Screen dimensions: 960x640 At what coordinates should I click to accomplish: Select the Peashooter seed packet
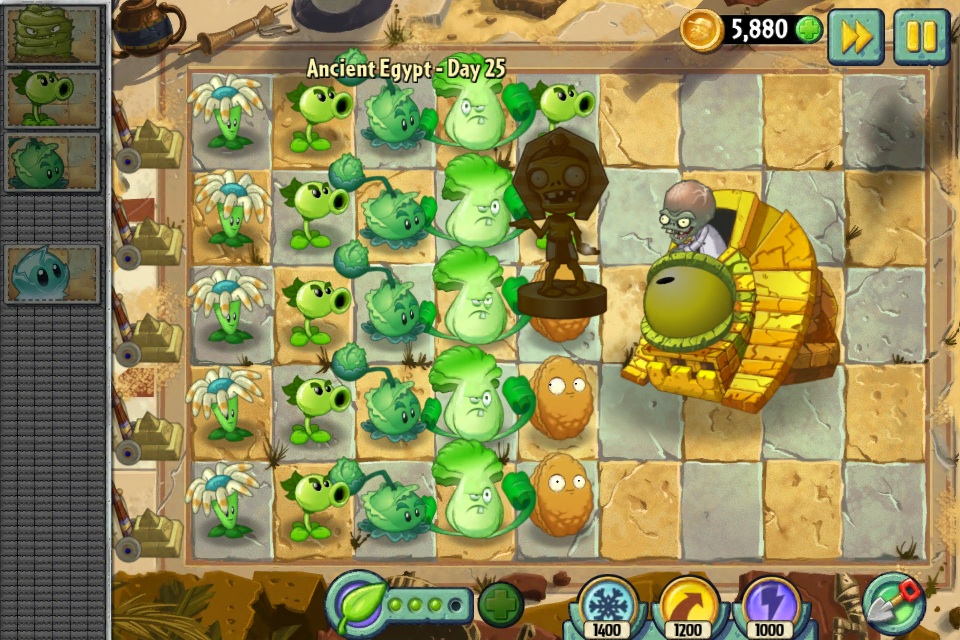click(53, 98)
